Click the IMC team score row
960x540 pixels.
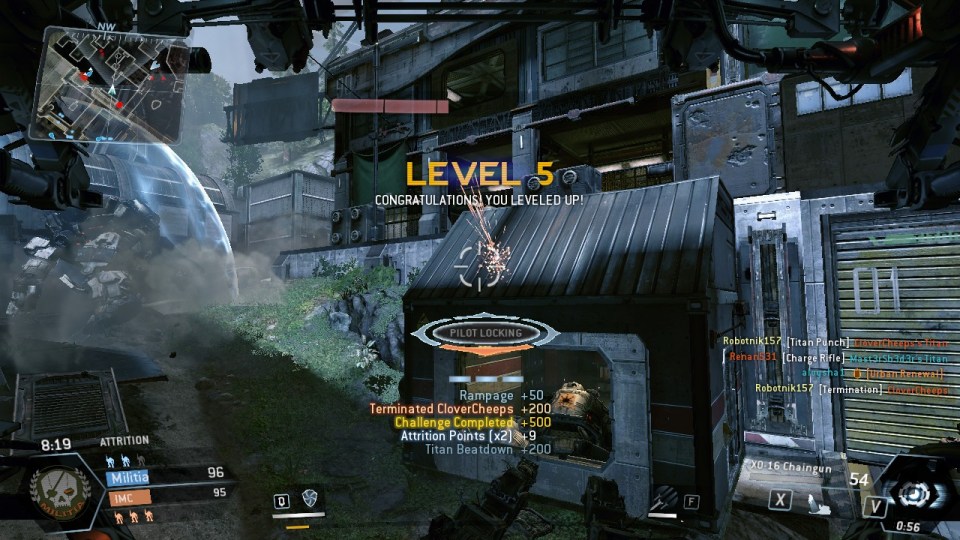coord(165,492)
